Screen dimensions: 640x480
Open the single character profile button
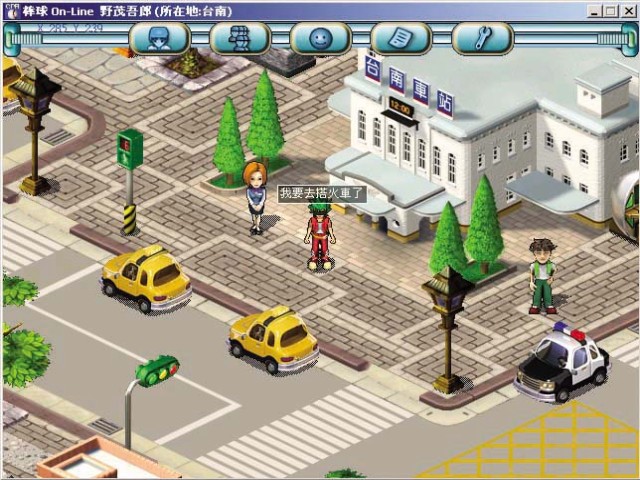(159, 38)
